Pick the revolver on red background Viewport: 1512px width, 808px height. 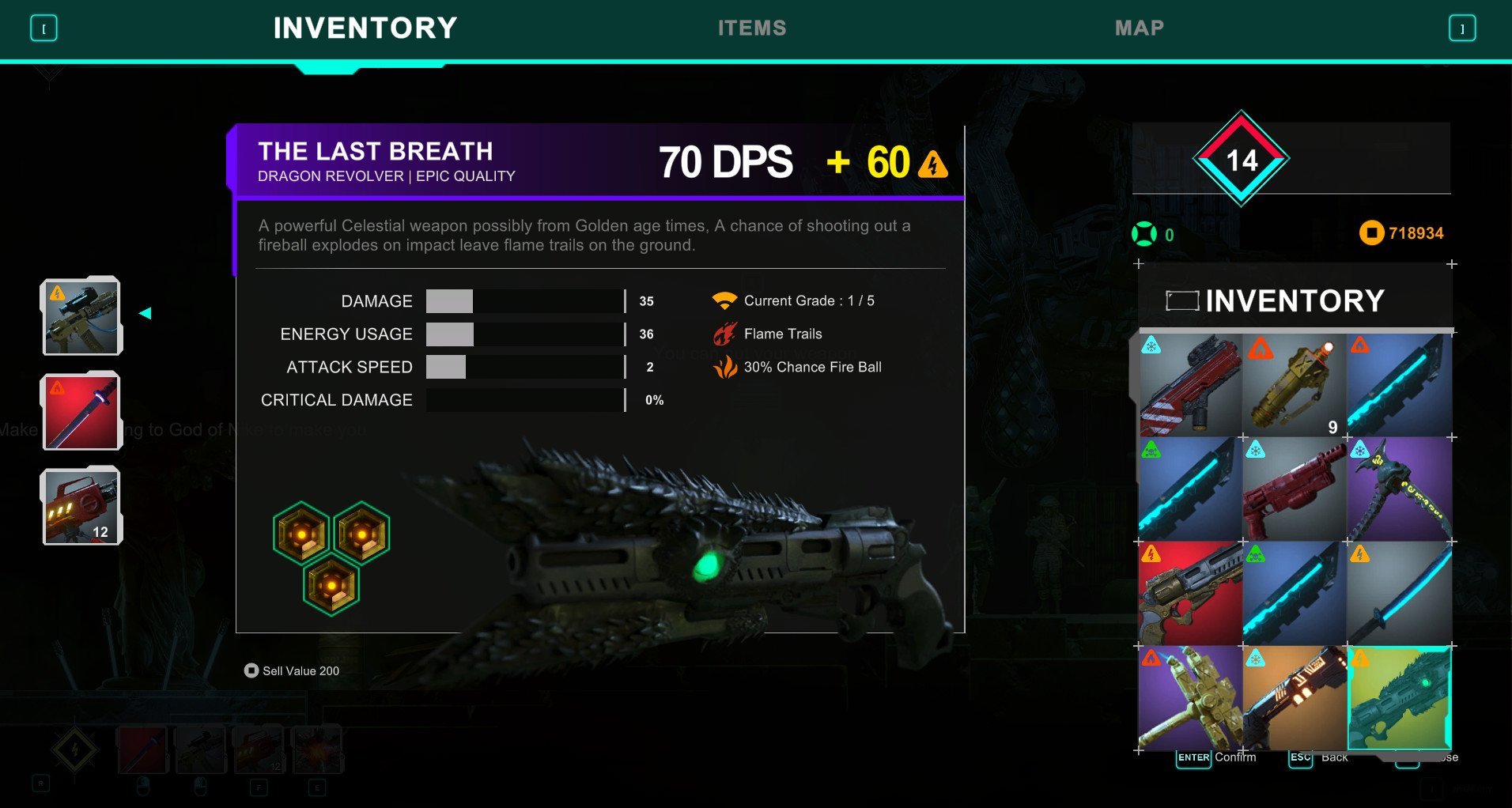point(1190,594)
